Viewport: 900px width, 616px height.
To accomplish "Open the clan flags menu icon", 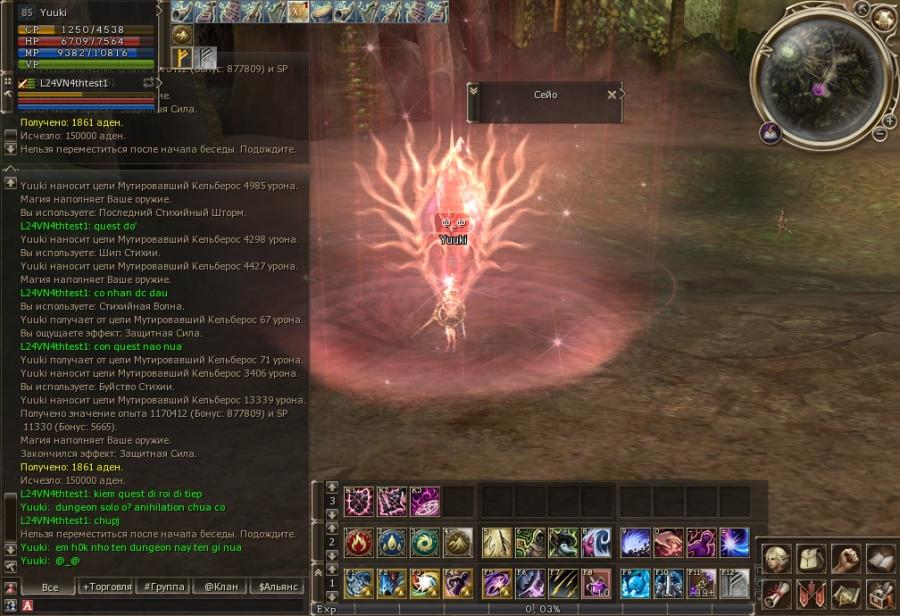I will click(x=813, y=593).
